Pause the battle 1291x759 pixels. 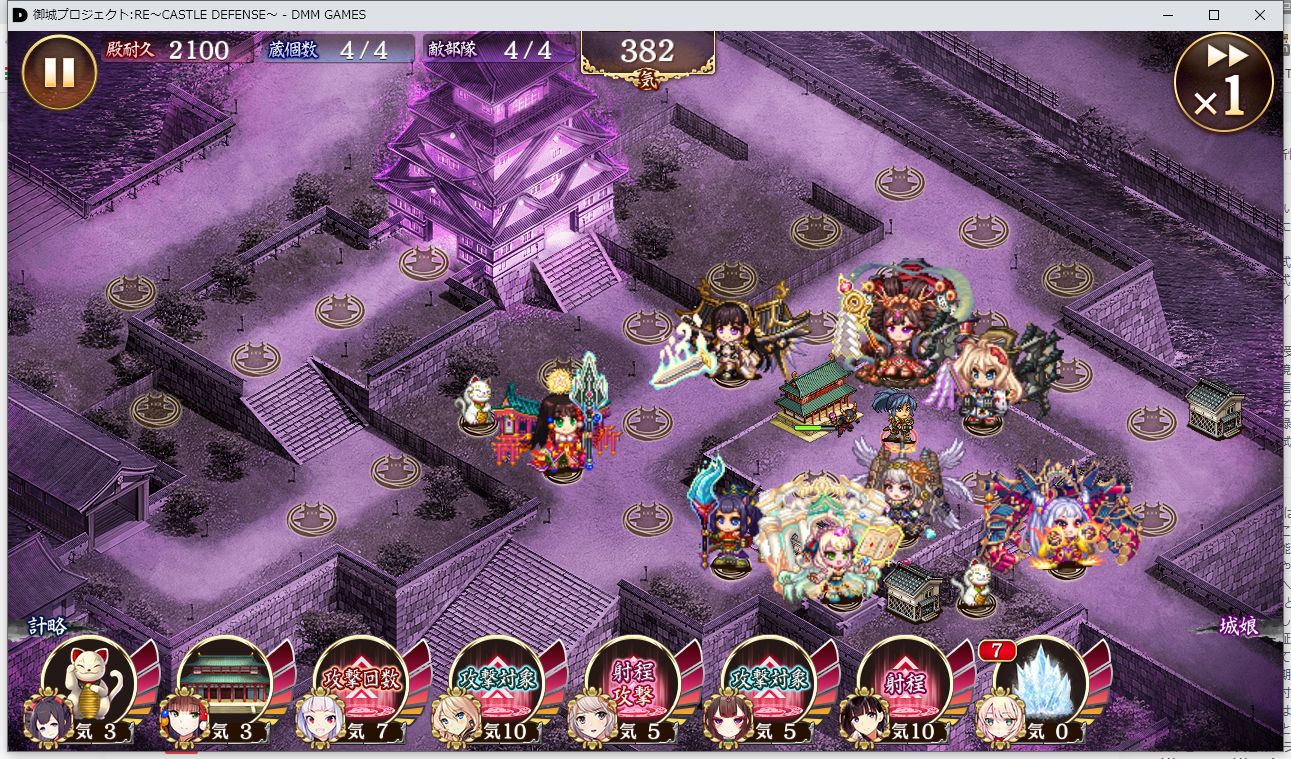[x=59, y=73]
